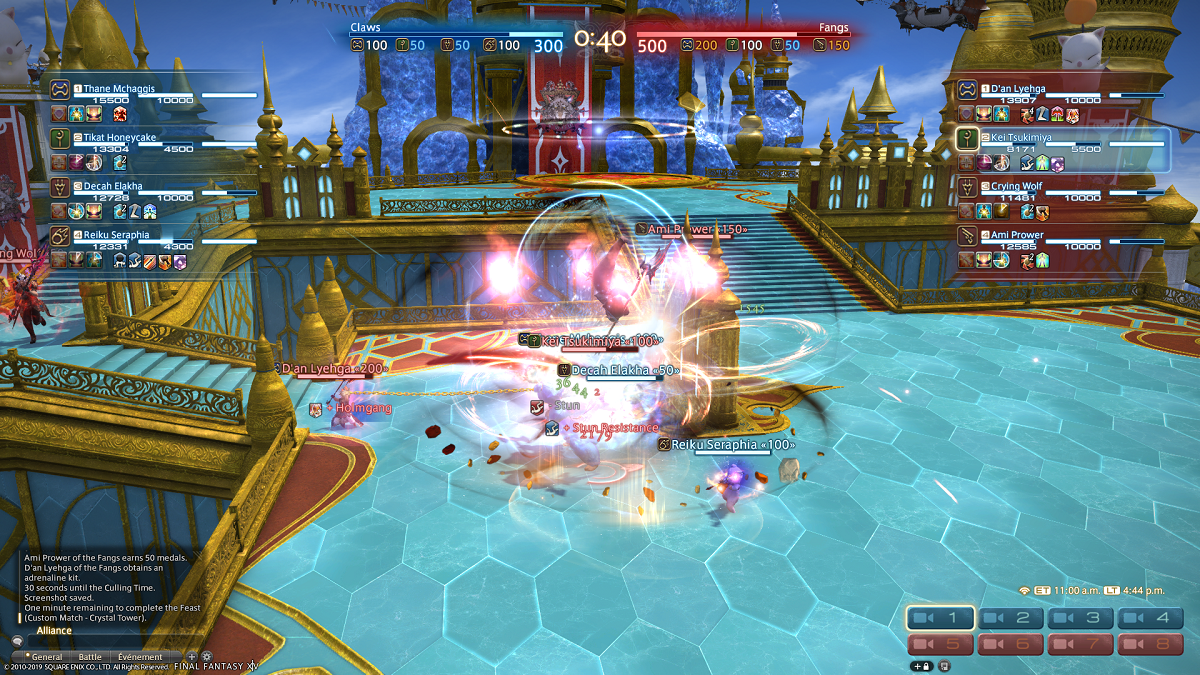Switch to red camera 5
Screen dimensions: 1200x675
(x=941, y=645)
